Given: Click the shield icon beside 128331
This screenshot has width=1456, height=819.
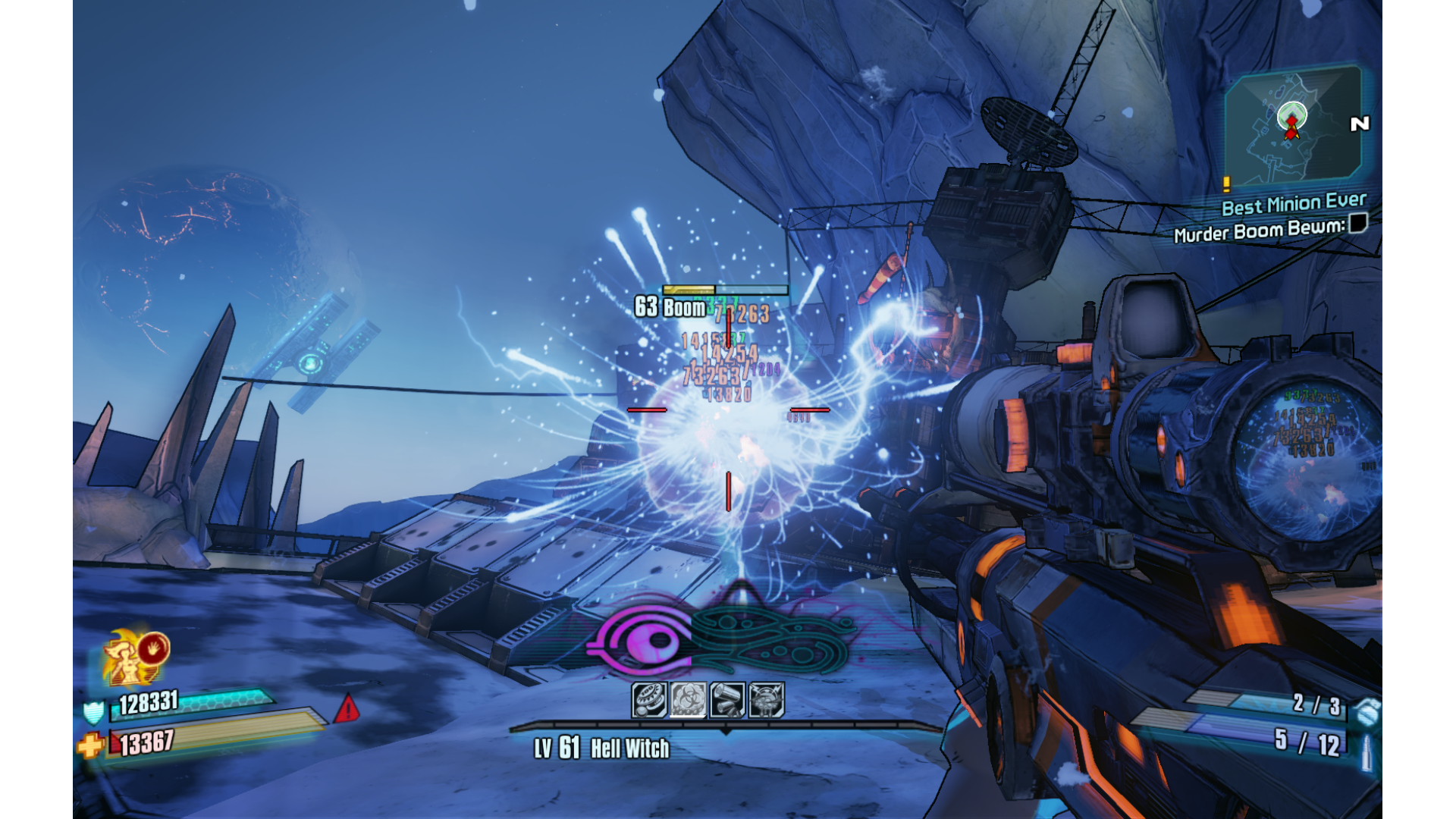Looking at the screenshot, I should pos(93,712).
